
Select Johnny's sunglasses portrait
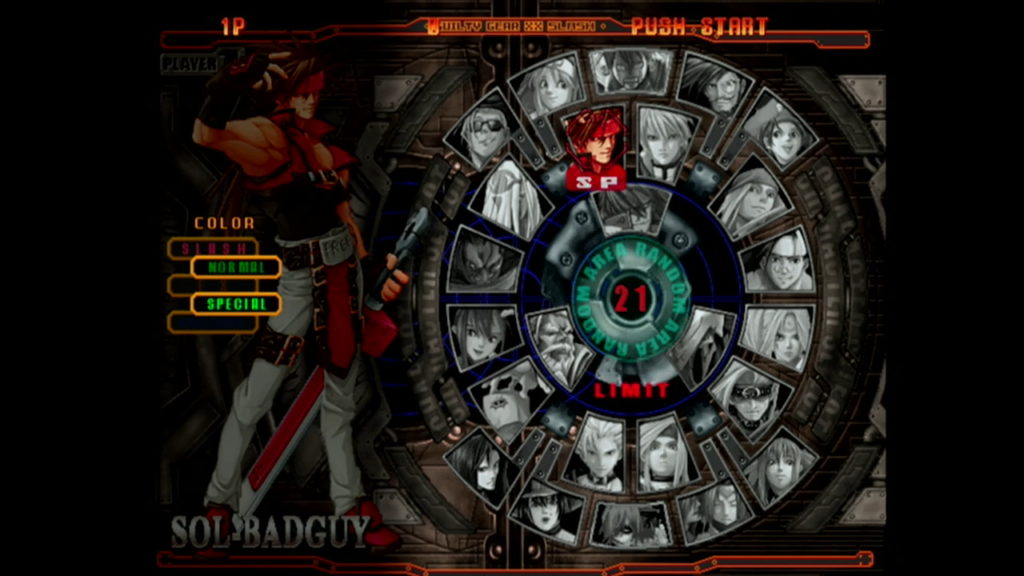pos(484,132)
